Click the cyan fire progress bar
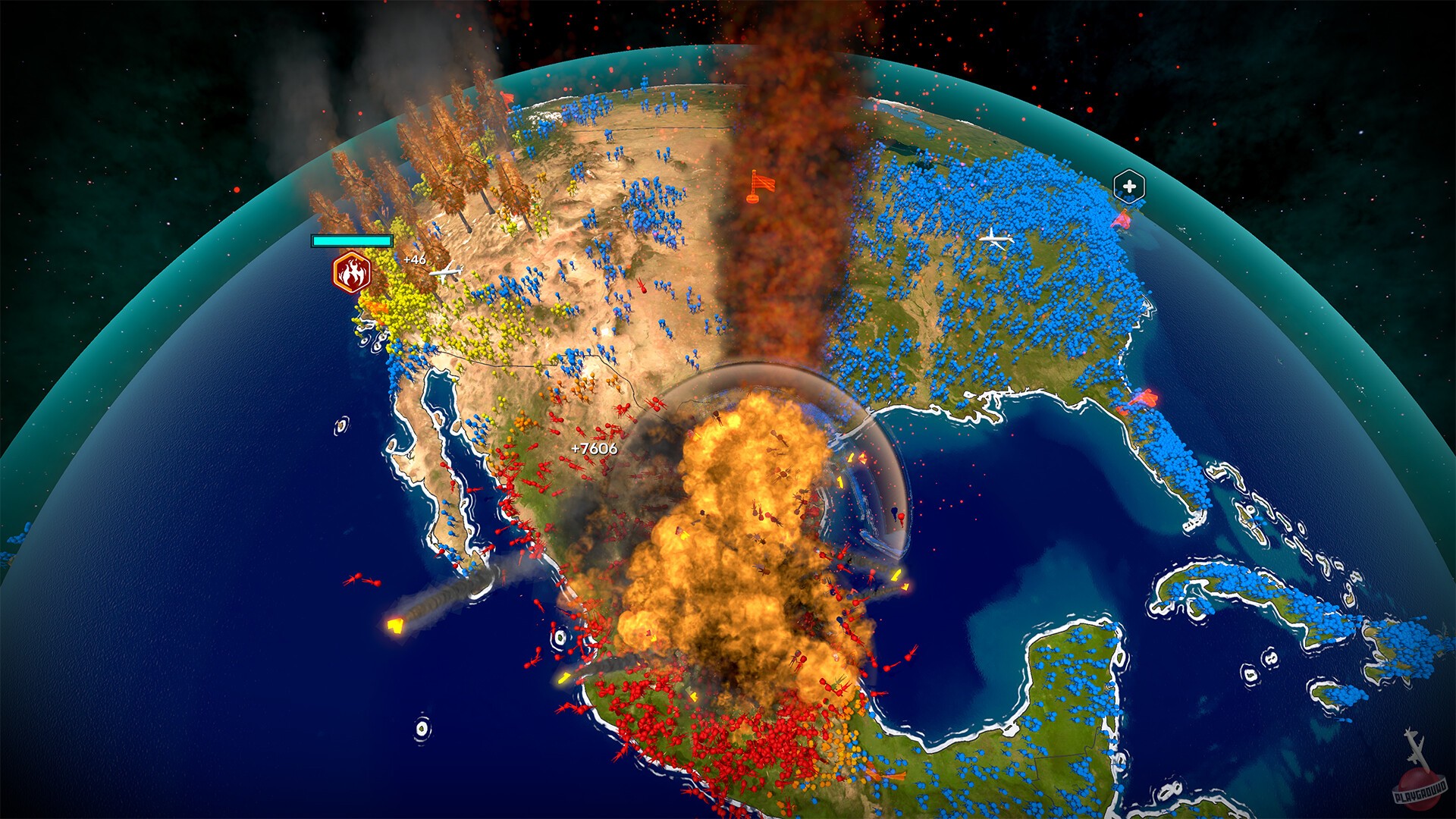Image resolution: width=1456 pixels, height=819 pixels. [x=352, y=241]
